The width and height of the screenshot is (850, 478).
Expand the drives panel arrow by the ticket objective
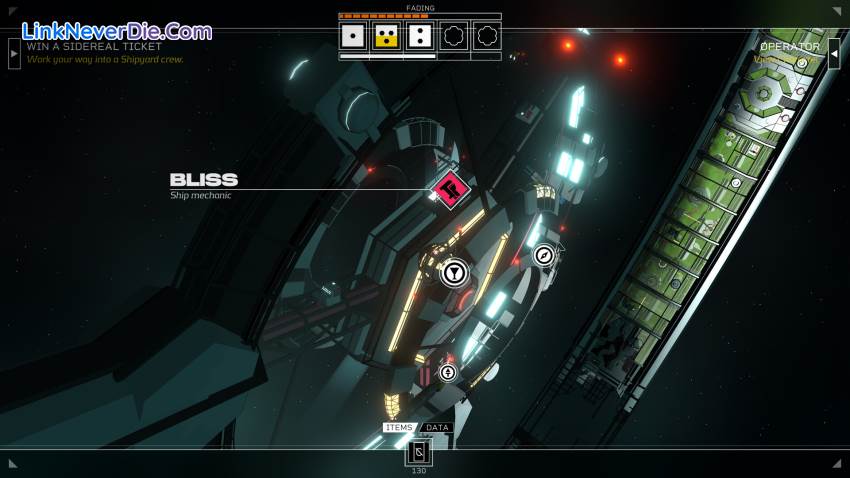point(14,53)
